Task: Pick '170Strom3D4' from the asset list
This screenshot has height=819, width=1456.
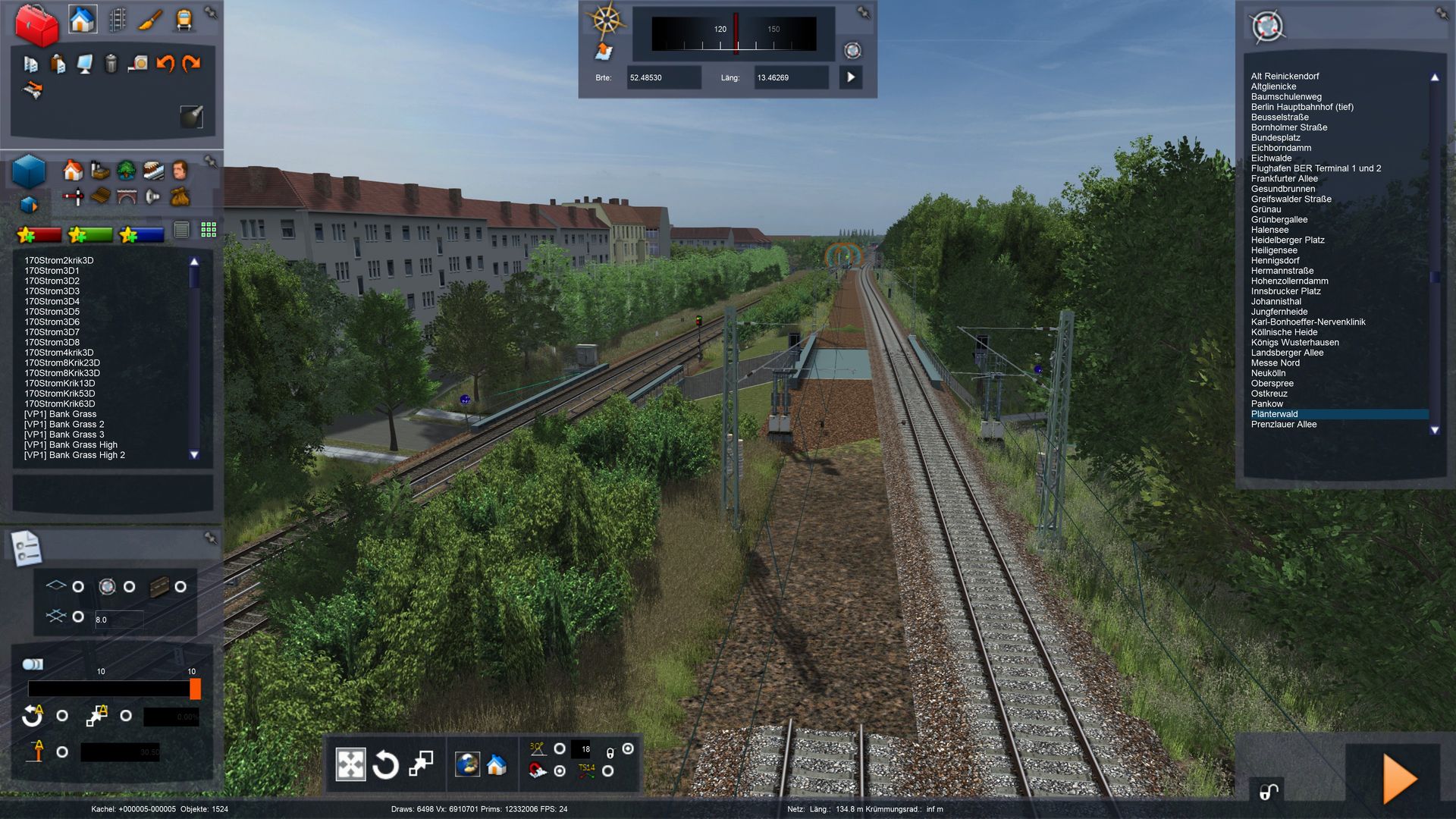Action: [52, 301]
